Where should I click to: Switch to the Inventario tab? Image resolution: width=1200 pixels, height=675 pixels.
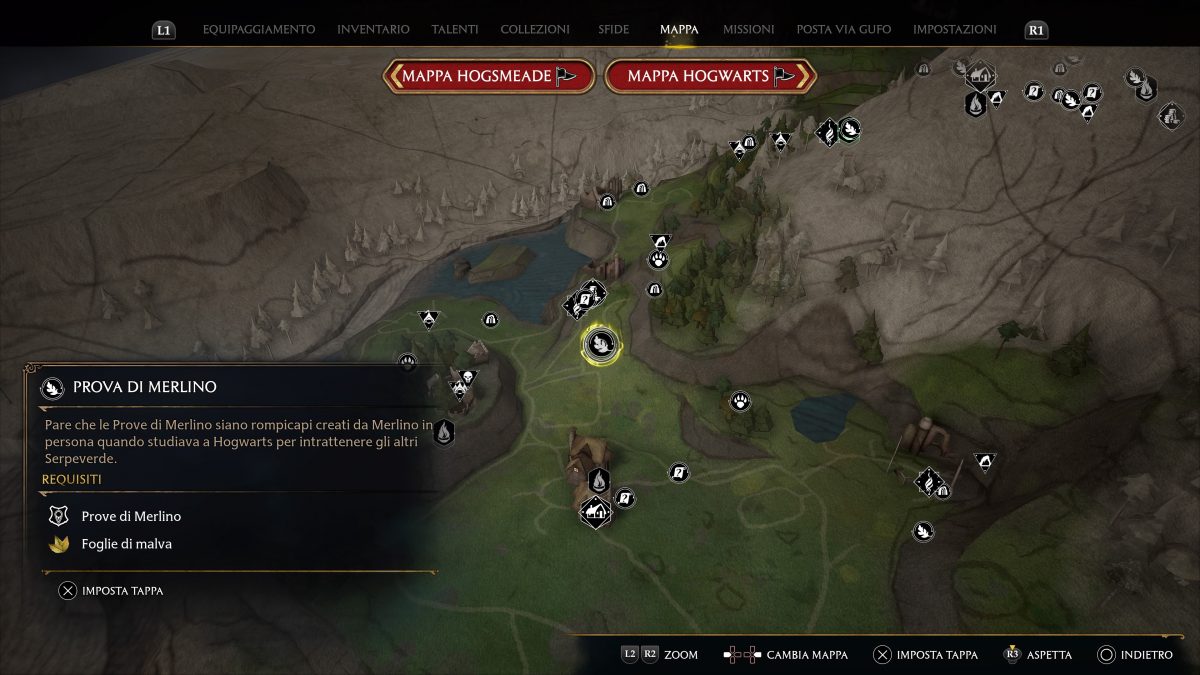point(373,30)
